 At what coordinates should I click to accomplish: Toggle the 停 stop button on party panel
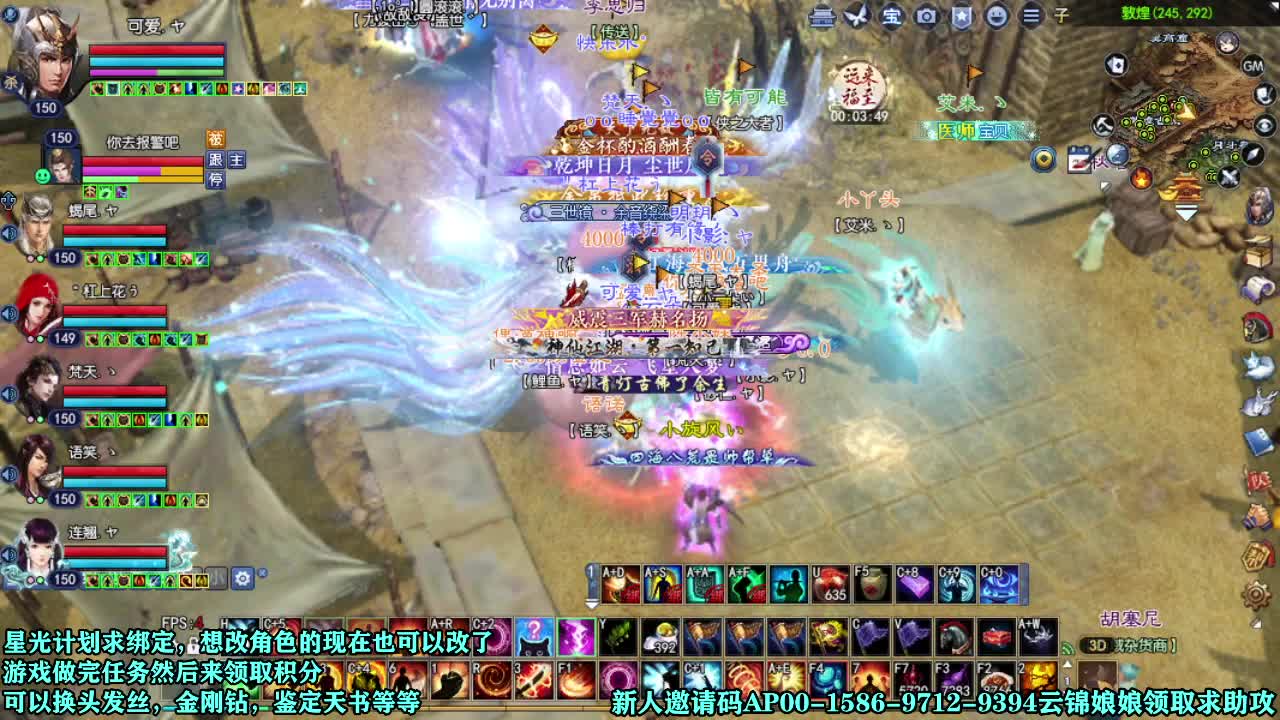(x=216, y=179)
